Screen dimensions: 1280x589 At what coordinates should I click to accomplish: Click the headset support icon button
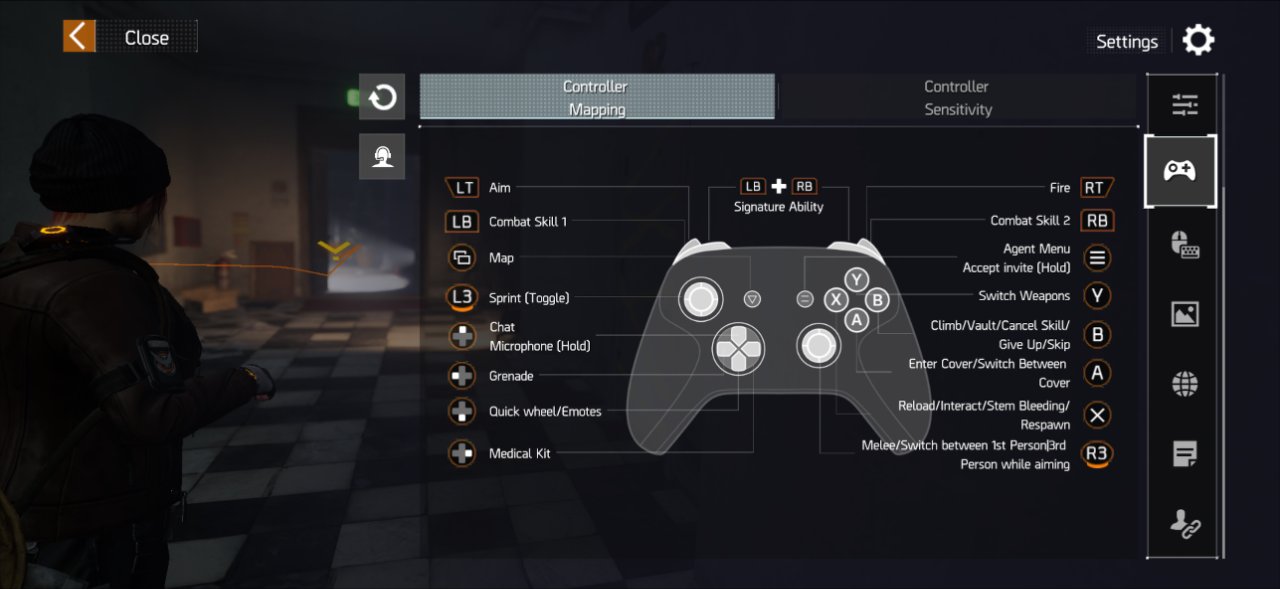coord(382,157)
